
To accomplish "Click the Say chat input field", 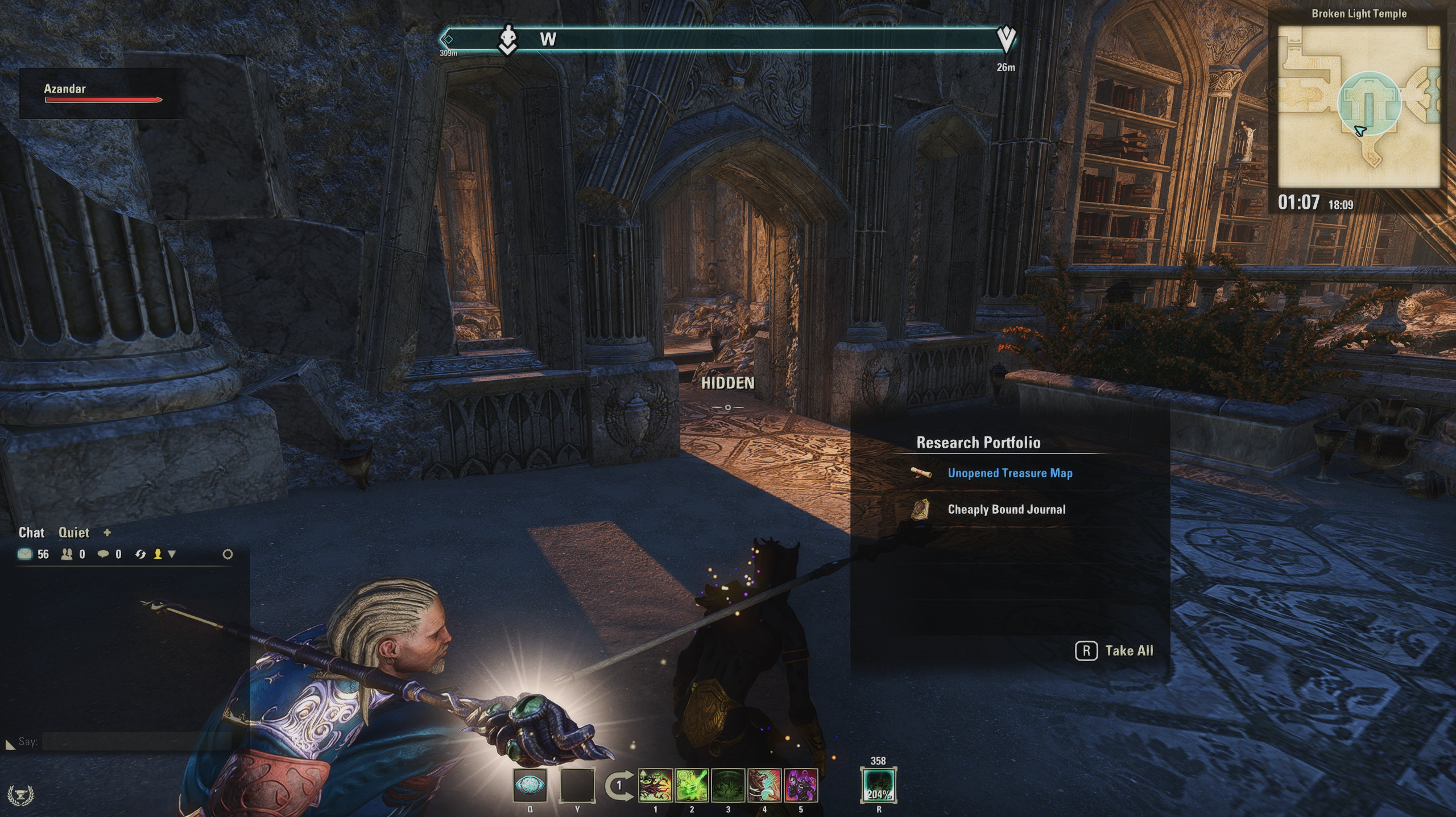I will (136, 741).
